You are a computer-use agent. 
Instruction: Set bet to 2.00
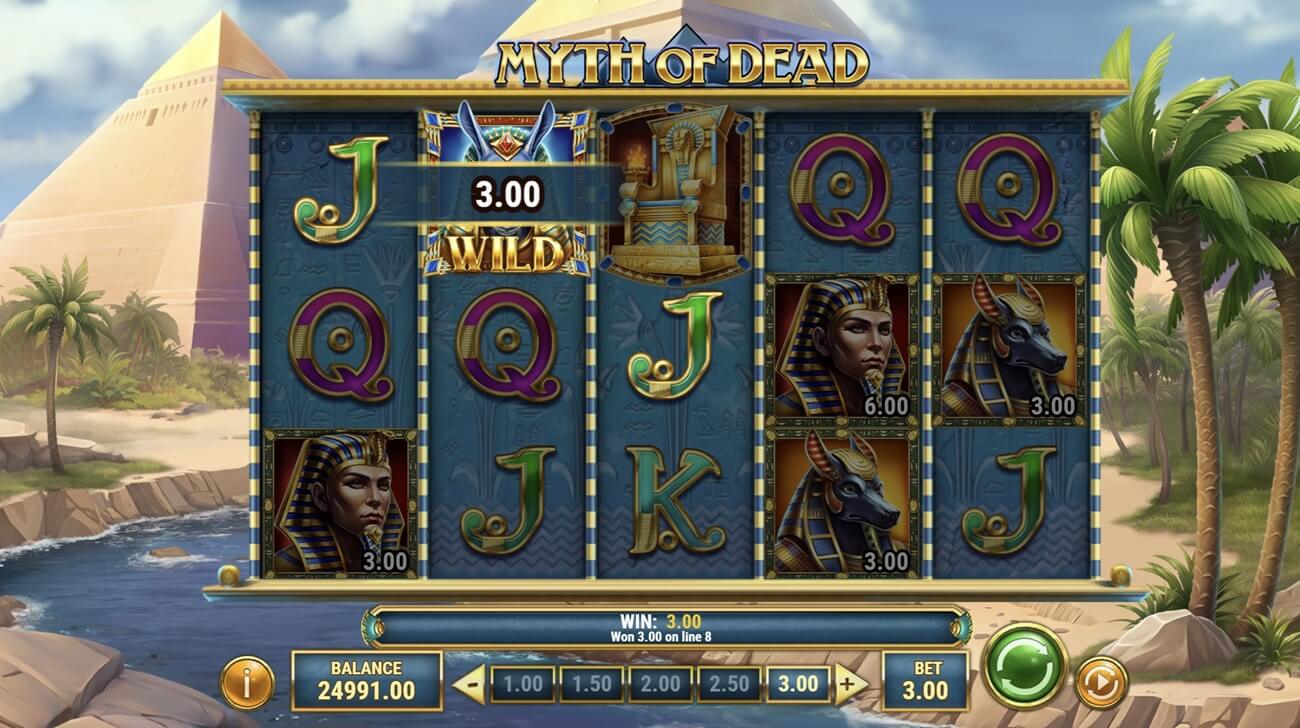click(660, 685)
